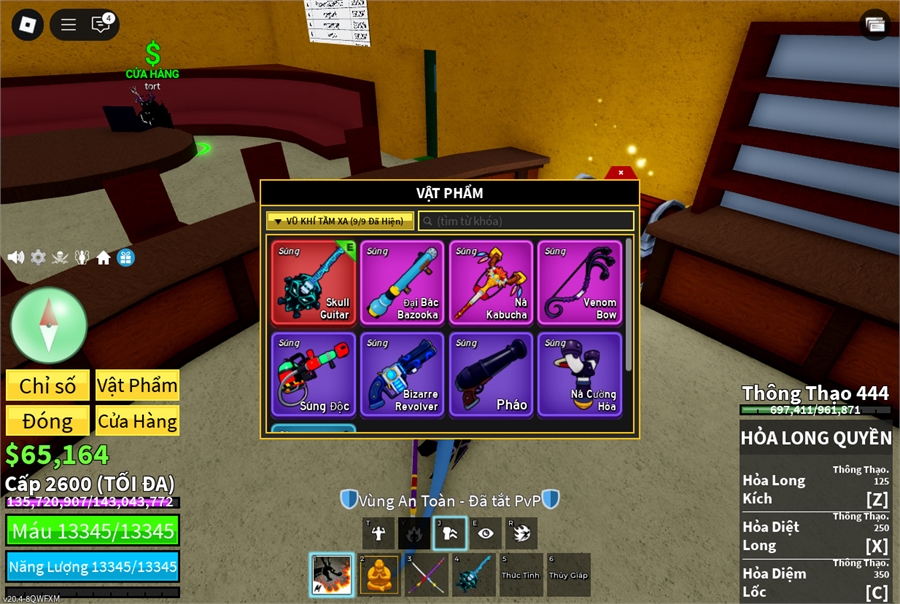Choose the Đại Bác Bazooka item
900x604 pixels.
[x=402, y=282]
